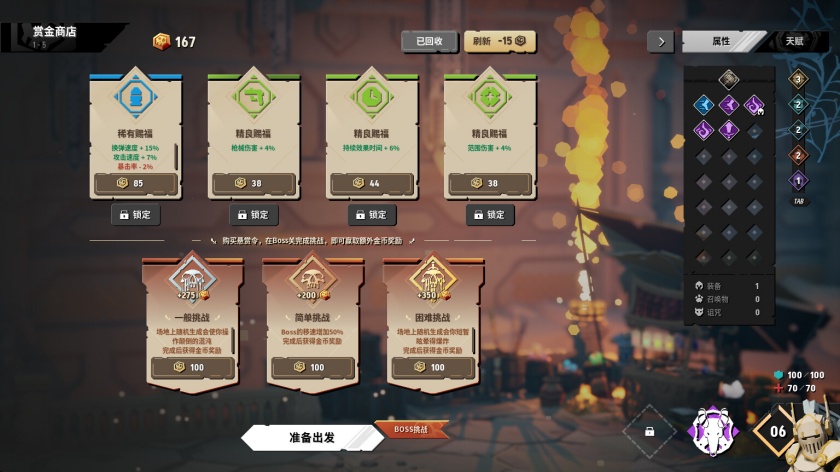Click the 已回收 recycled items button
The width and height of the screenshot is (840, 472).
coord(429,41)
